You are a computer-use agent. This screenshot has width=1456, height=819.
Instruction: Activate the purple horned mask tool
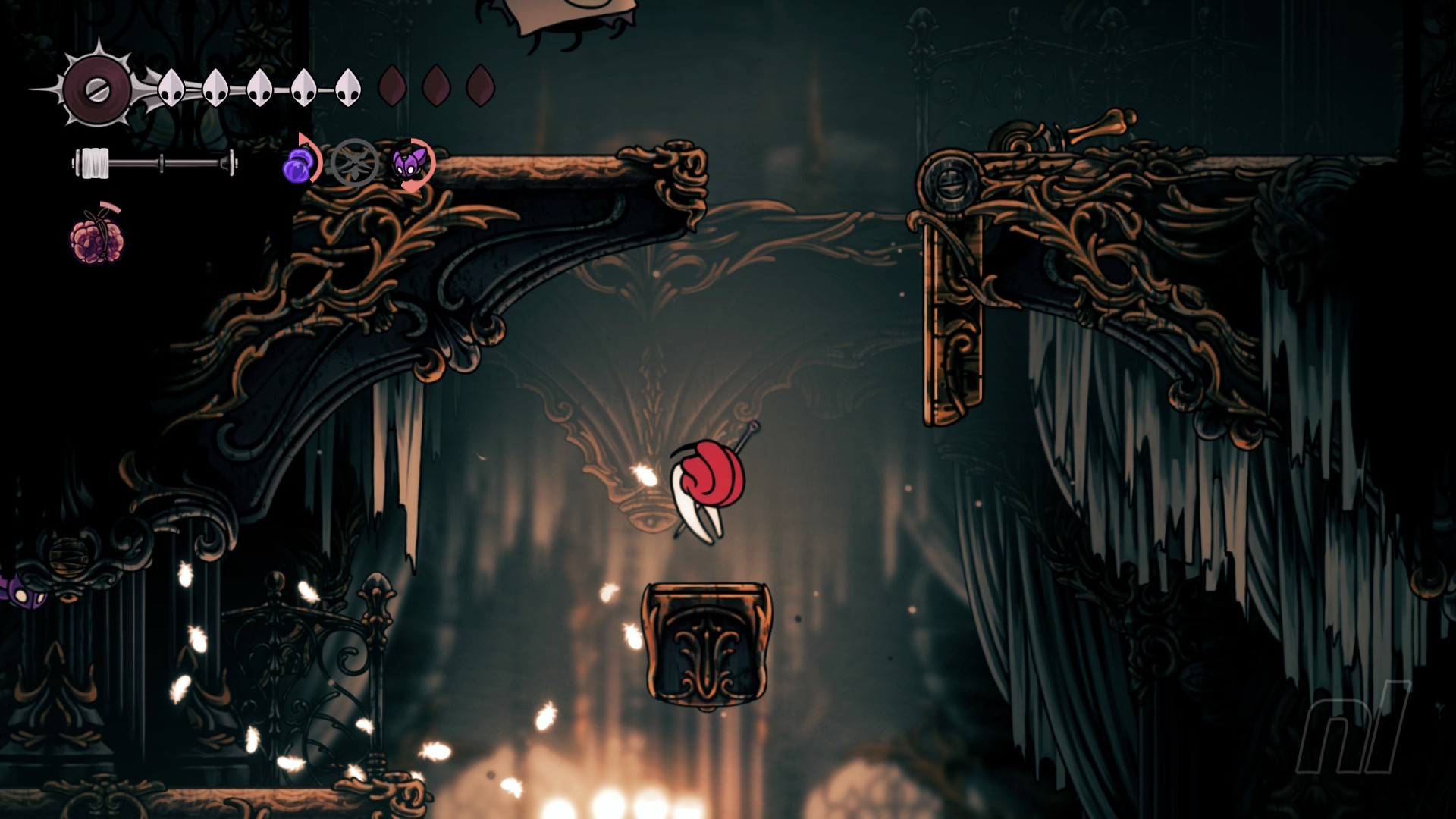coord(411,163)
